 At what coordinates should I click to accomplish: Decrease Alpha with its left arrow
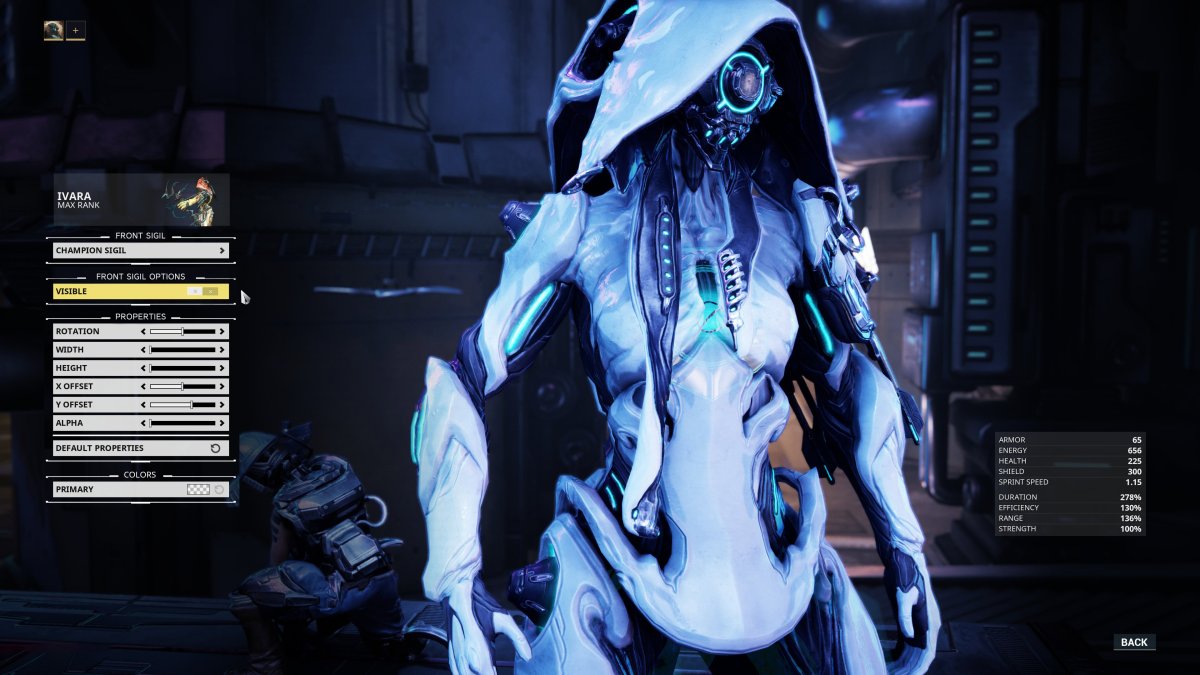pos(145,423)
